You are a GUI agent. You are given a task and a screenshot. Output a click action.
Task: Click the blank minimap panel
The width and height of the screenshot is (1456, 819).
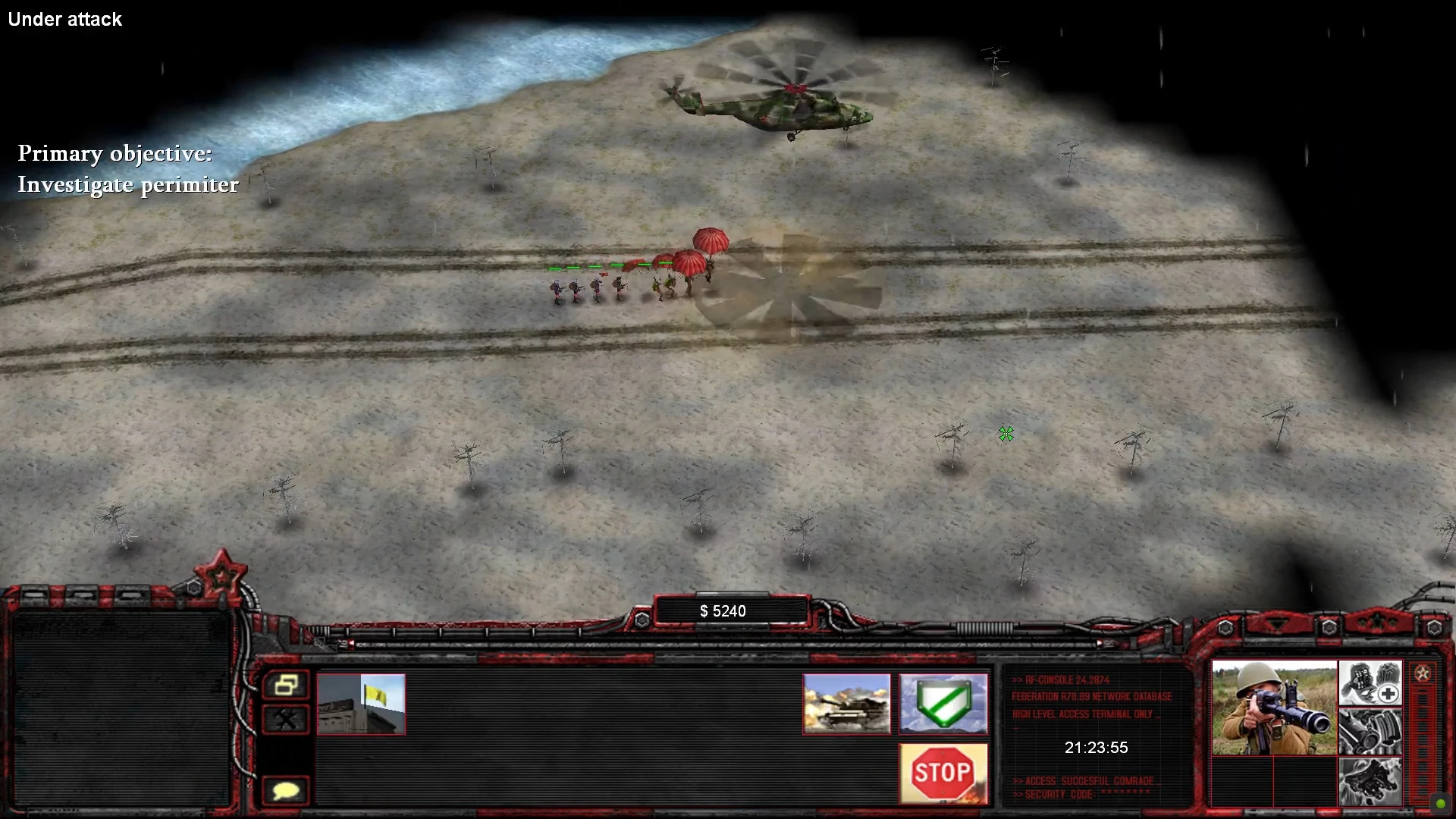click(x=121, y=709)
